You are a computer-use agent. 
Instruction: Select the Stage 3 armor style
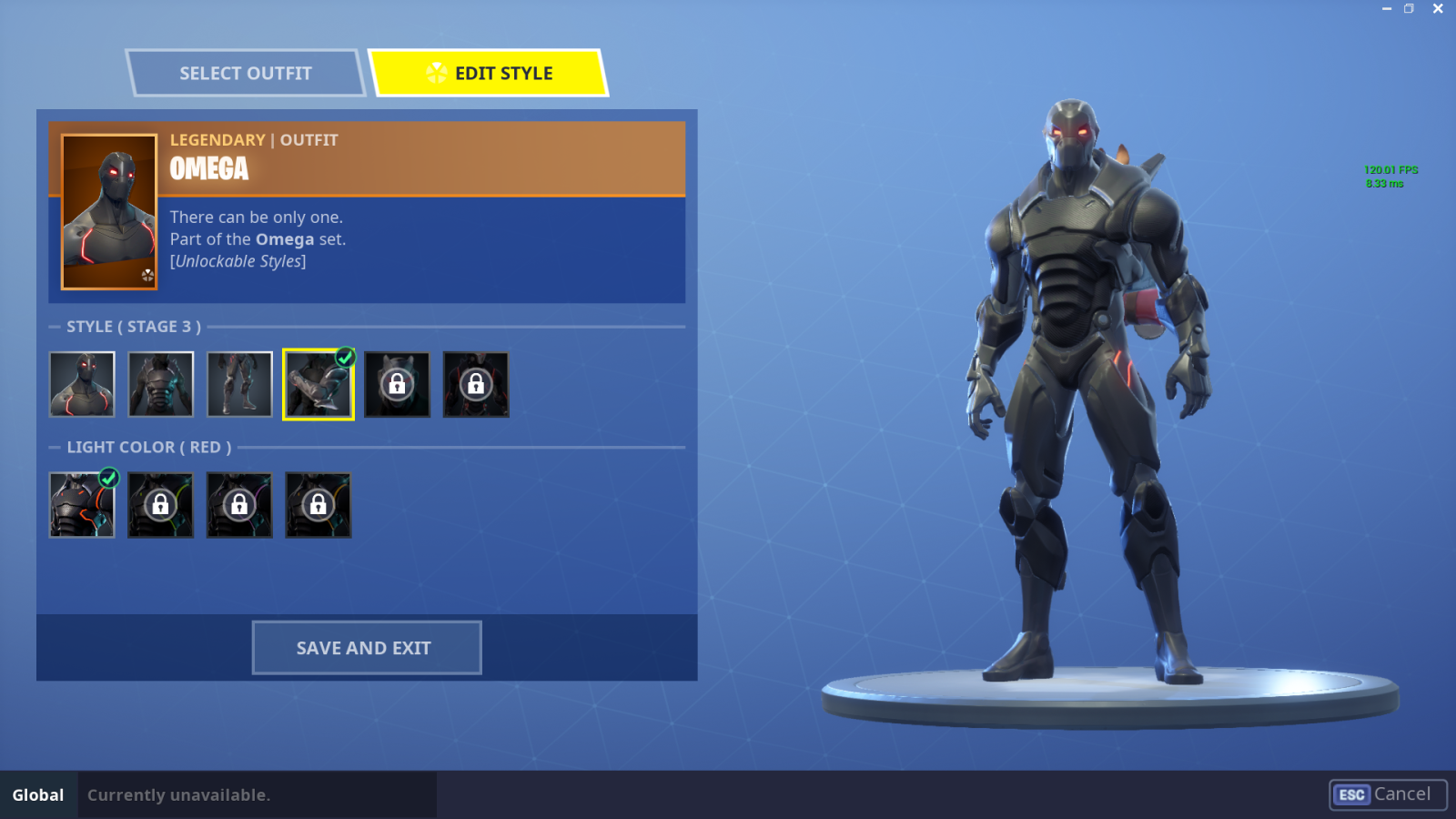pos(238,384)
